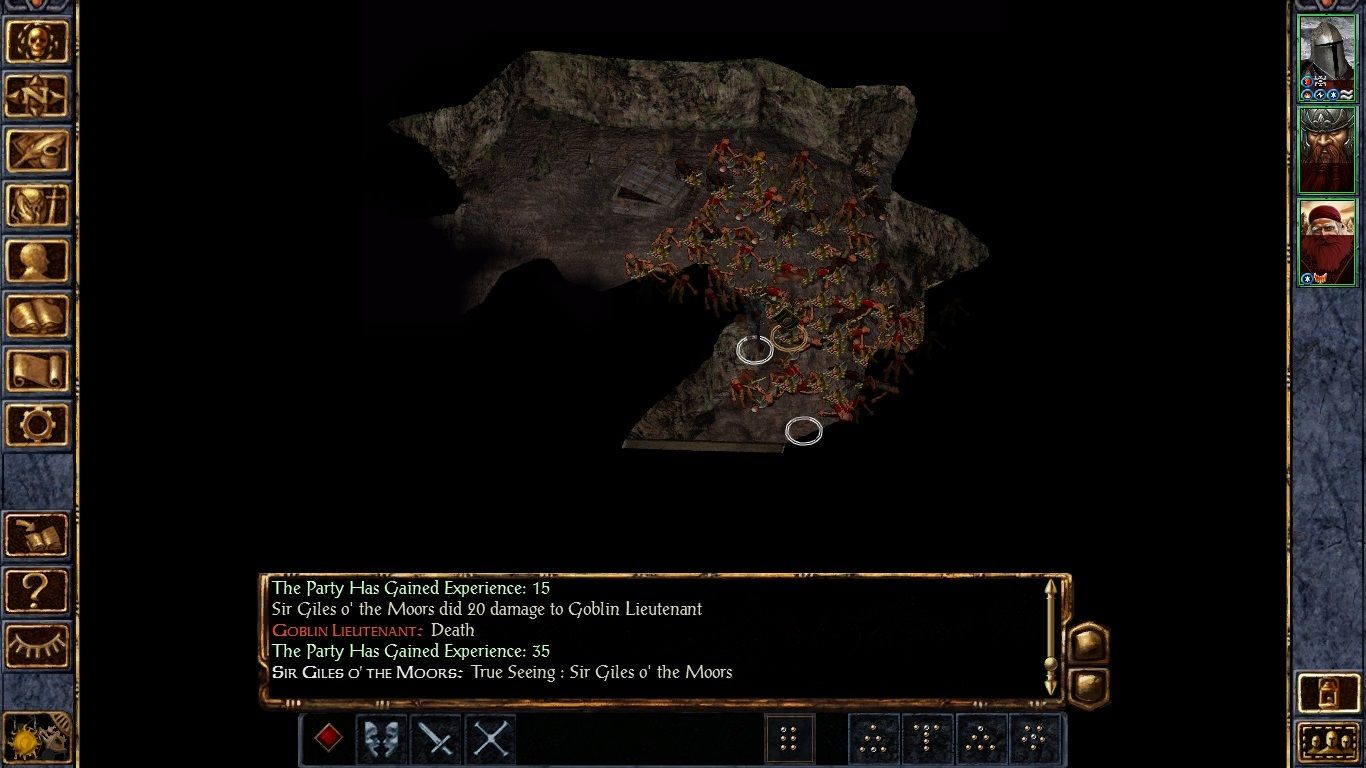Open the help question mark panel
1366x768 pixels.
click(x=38, y=590)
